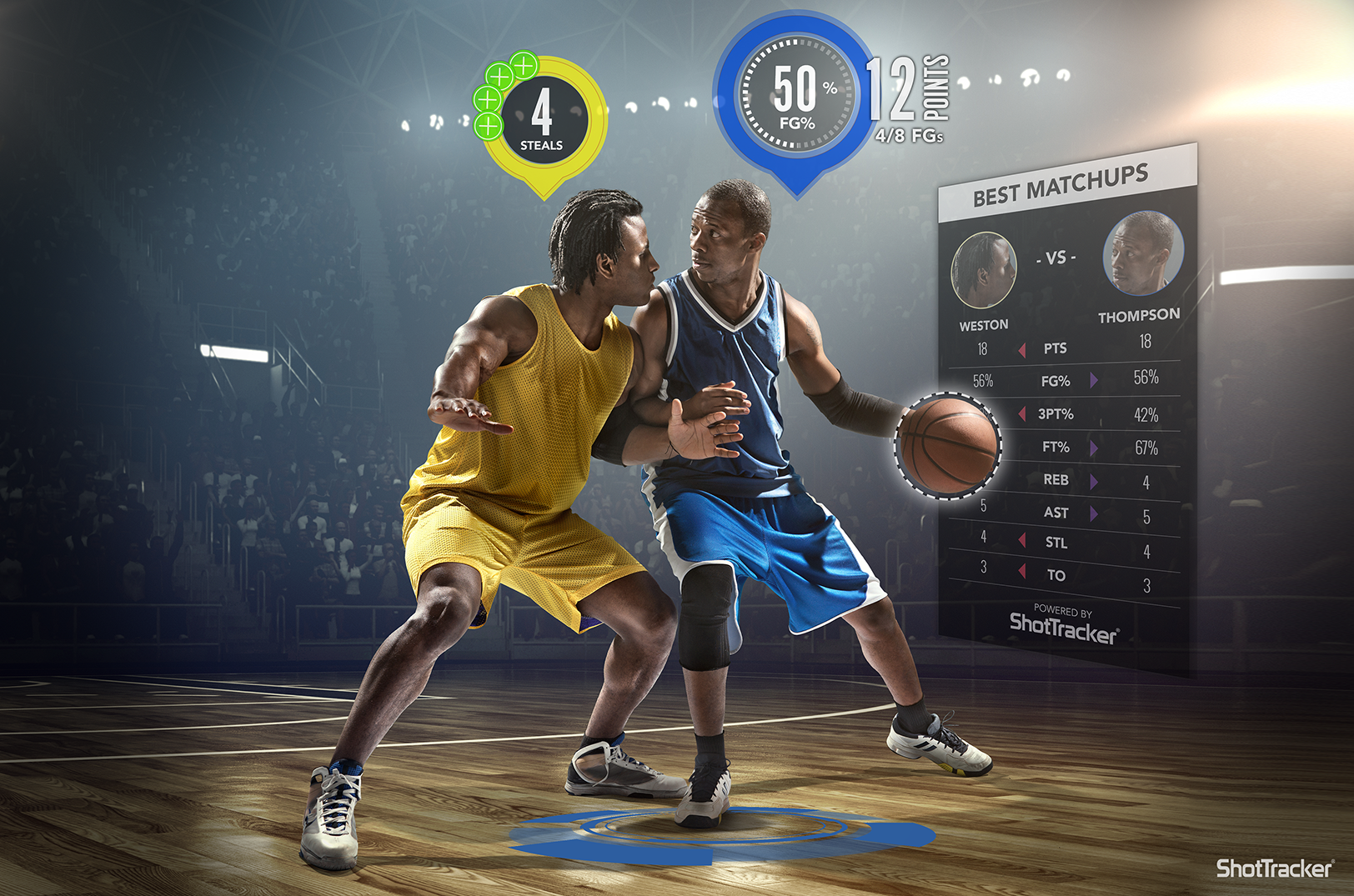Open the blue 50% FG% player marker
This screenshot has height=896, width=1354.
click(x=797, y=94)
